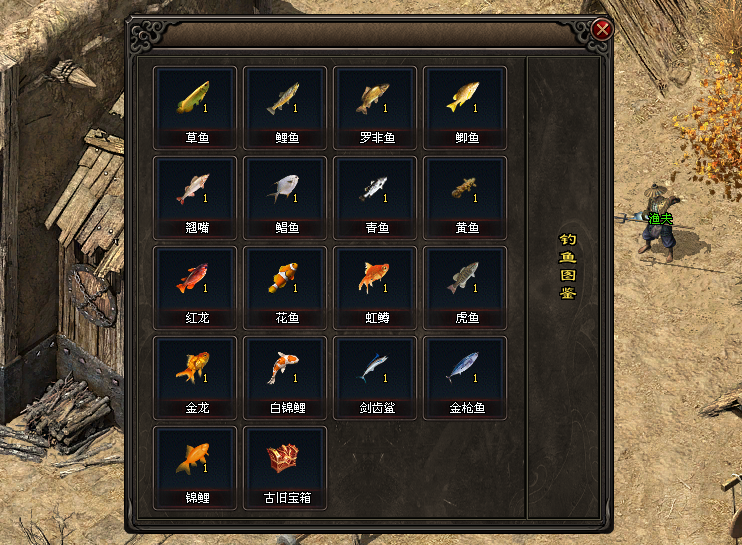
Task: Choose the 青鱼 fish slot
Action: (375, 190)
